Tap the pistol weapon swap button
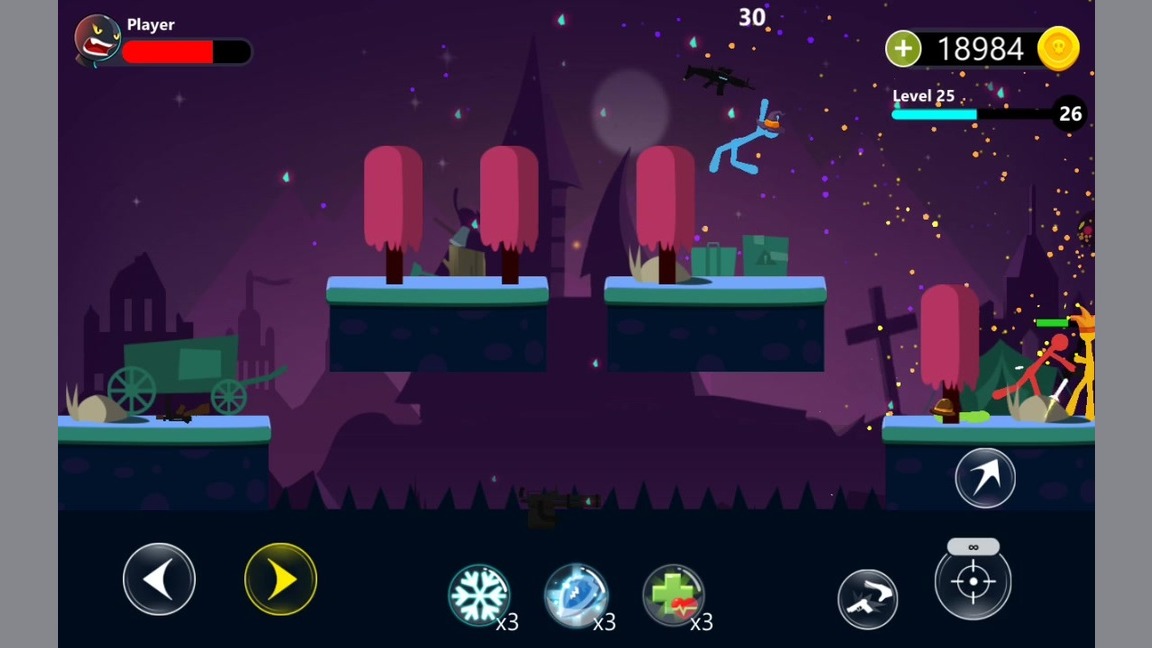This screenshot has width=1152, height=648. (867, 599)
